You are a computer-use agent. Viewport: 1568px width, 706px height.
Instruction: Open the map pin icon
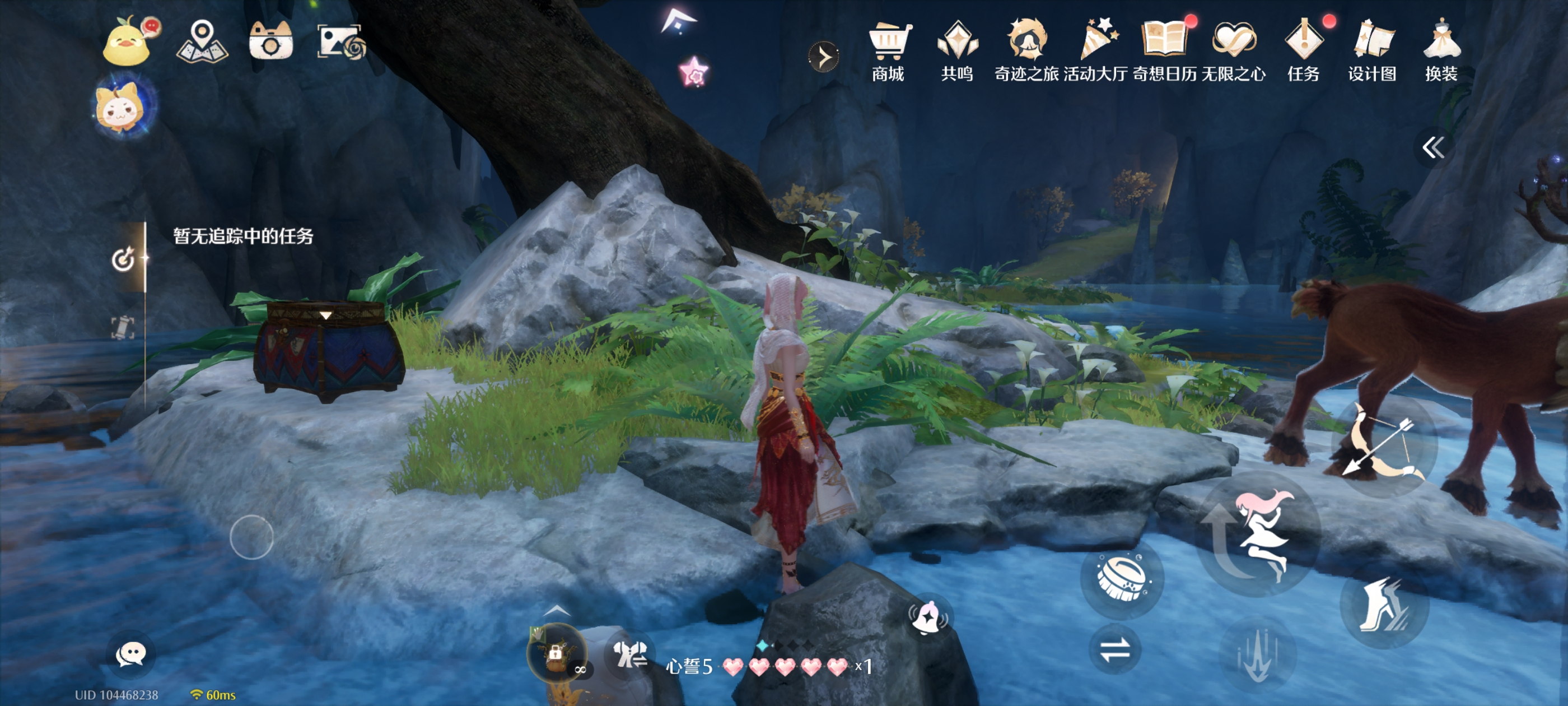click(x=202, y=41)
